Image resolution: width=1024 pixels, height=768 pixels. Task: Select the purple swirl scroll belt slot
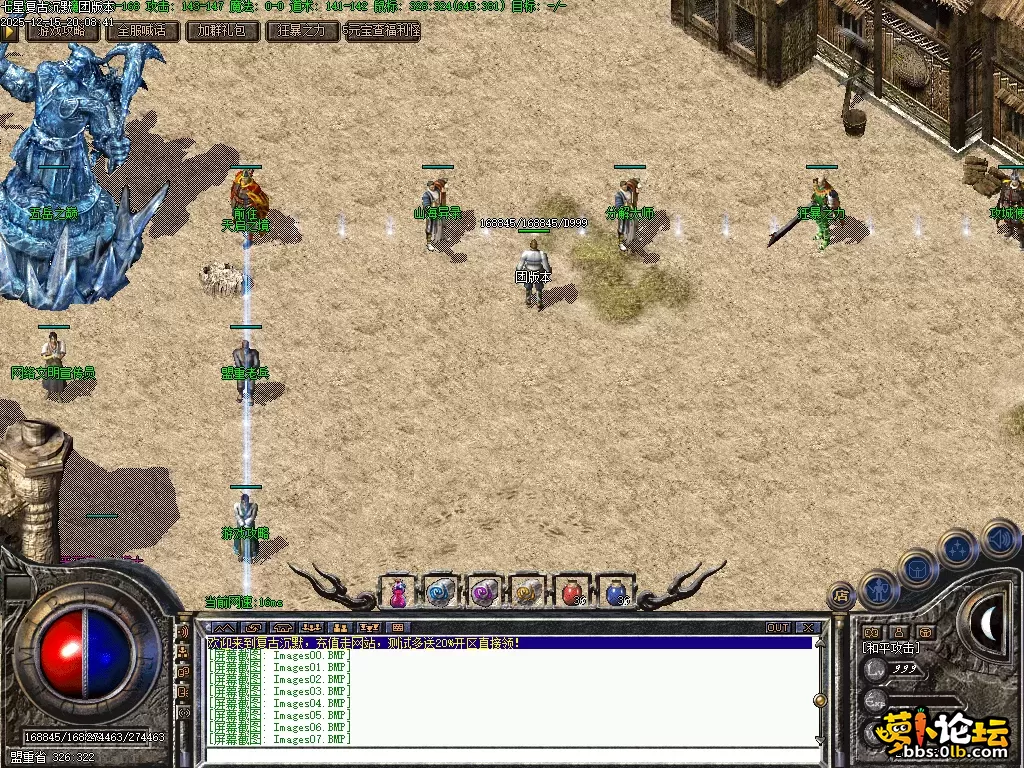[485, 593]
